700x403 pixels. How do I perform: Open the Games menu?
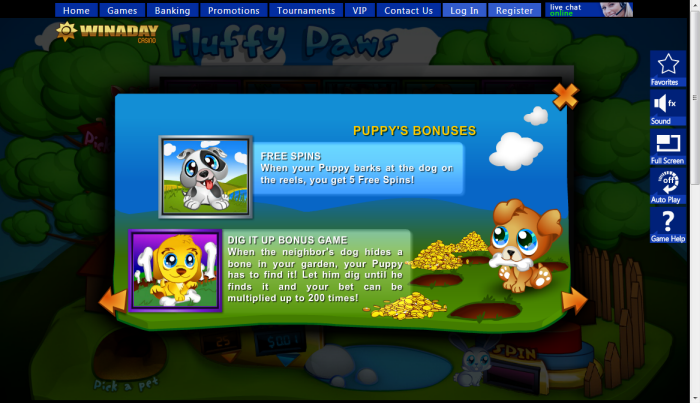(x=122, y=11)
